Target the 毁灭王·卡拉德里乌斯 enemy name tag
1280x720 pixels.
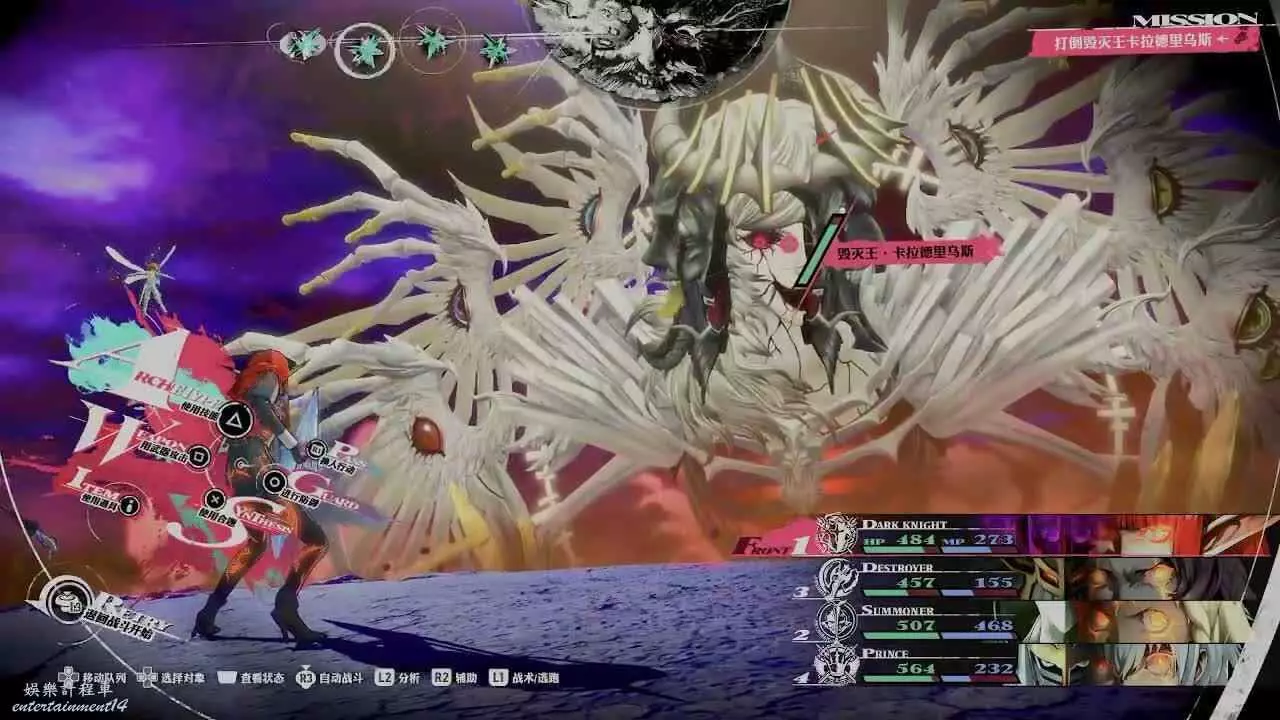point(906,251)
